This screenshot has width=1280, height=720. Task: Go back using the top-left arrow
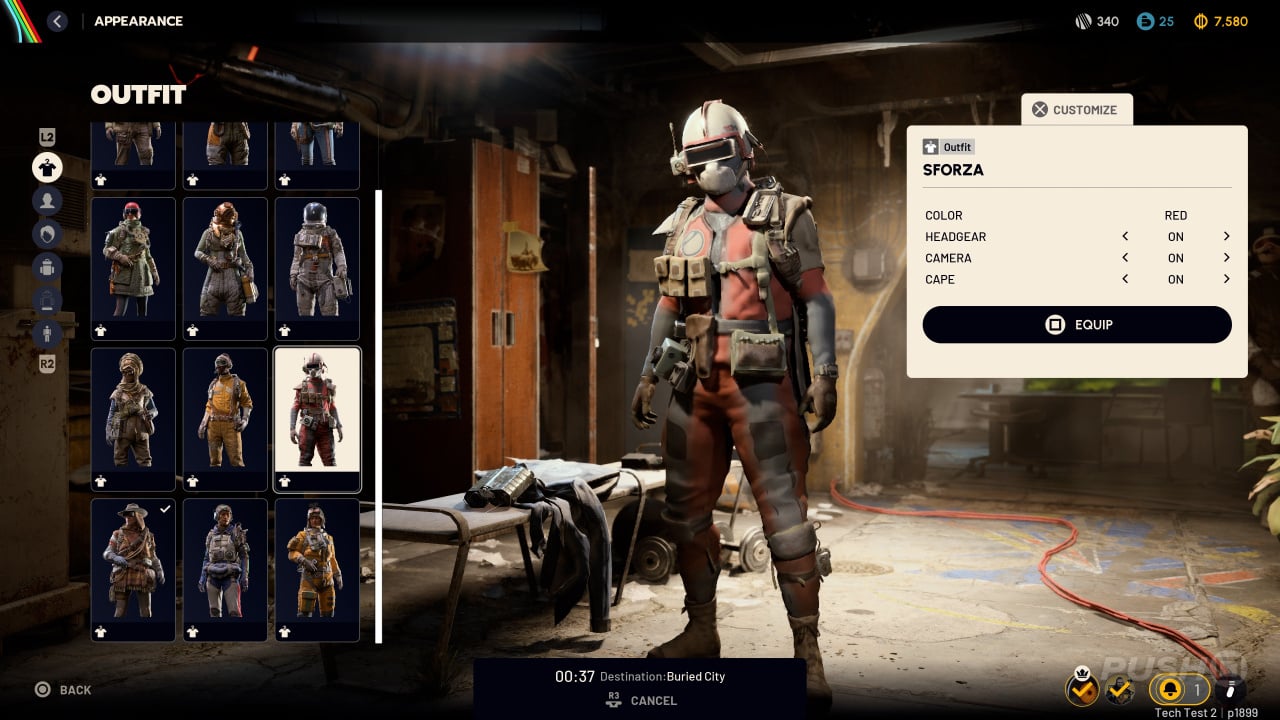[57, 21]
